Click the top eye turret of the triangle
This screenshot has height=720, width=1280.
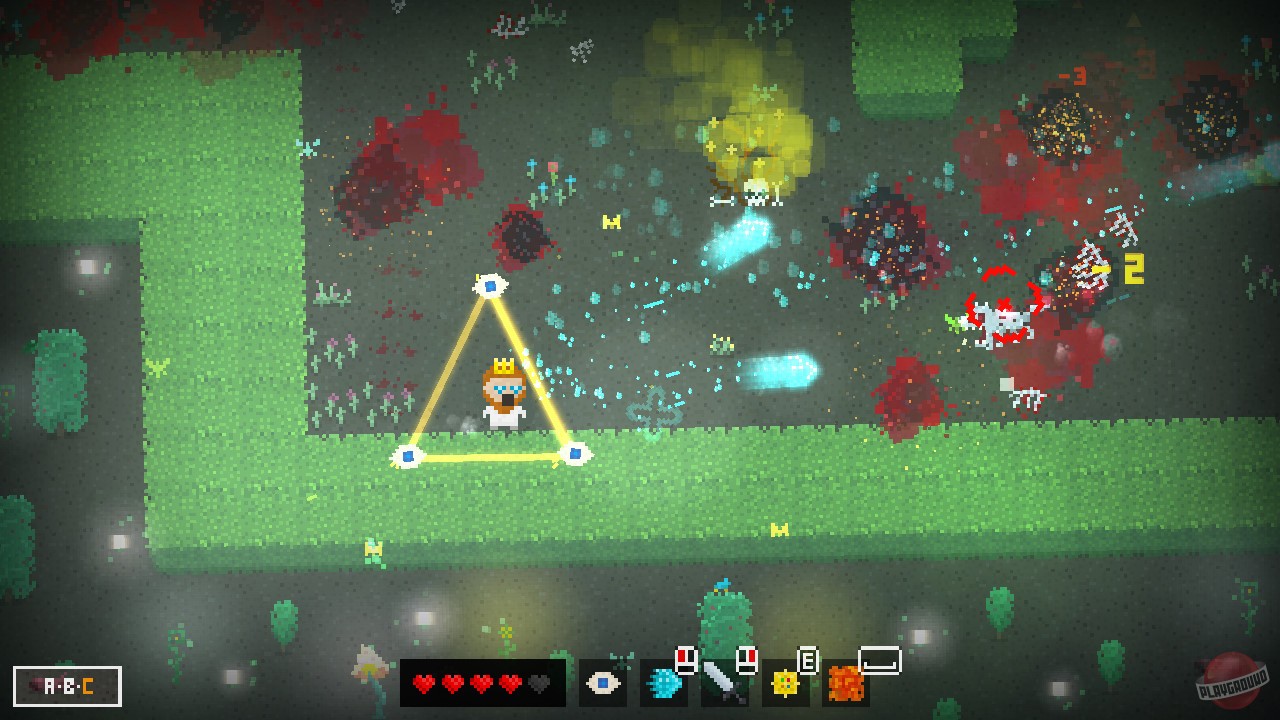tap(490, 285)
